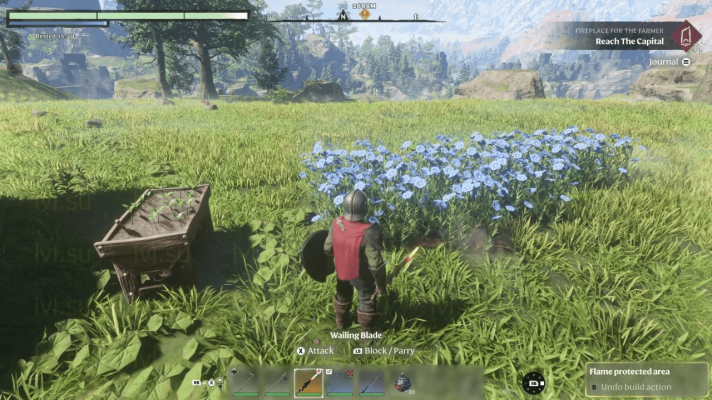The image size is (712, 400).
Task: Click the red diamond quest icon
Action: [x=687, y=37]
